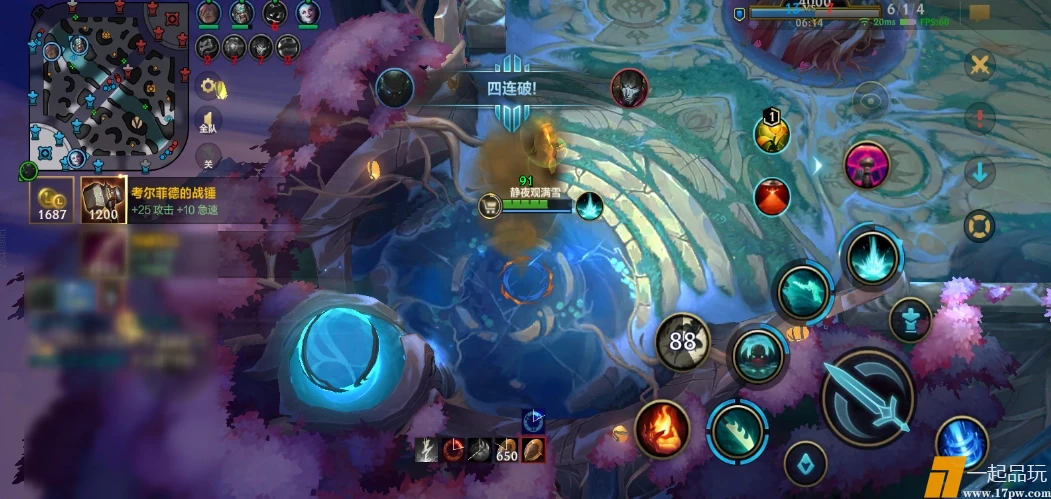Screen dimensions: 1051x499
Task: Open the settings gear button
Action: click(208, 87)
